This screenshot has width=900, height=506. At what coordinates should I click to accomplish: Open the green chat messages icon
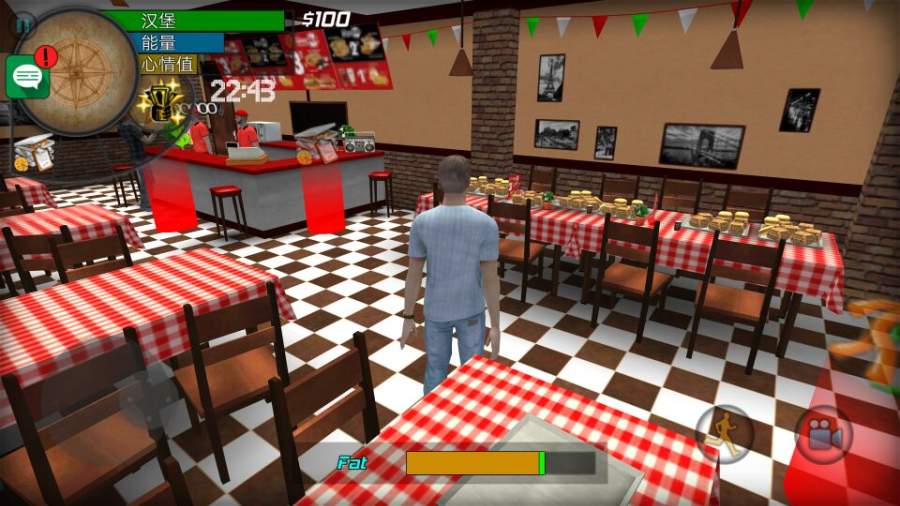(27, 77)
